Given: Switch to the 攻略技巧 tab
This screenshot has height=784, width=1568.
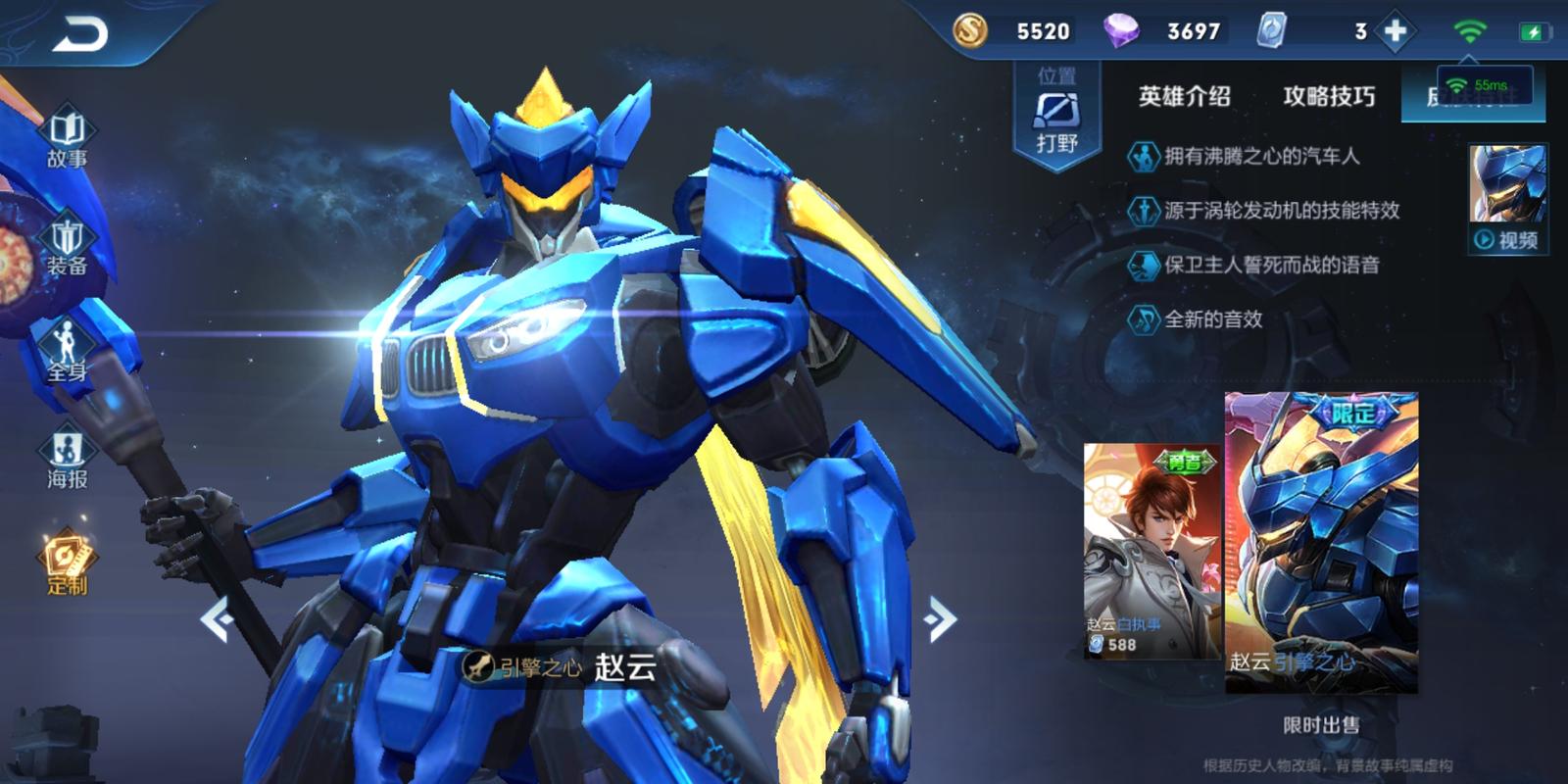Looking at the screenshot, I should point(1329,96).
